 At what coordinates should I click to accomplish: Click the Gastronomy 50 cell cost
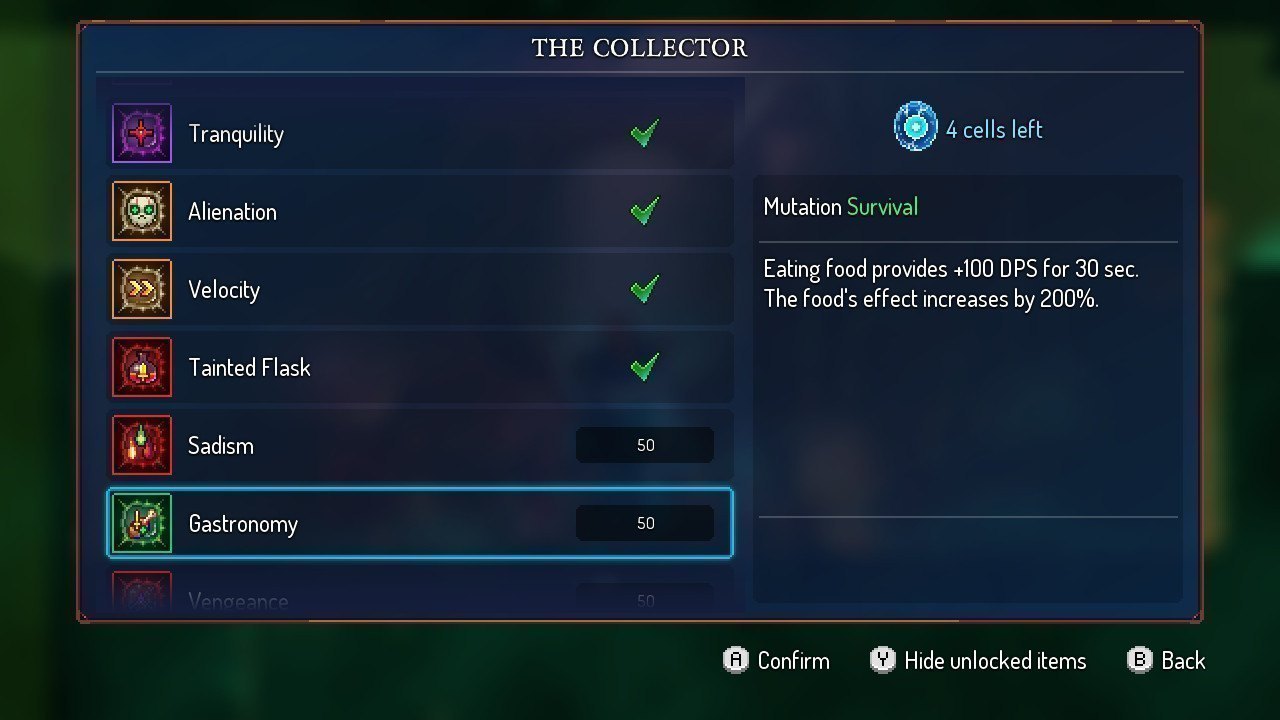pyautogui.click(x=645, y=523)
